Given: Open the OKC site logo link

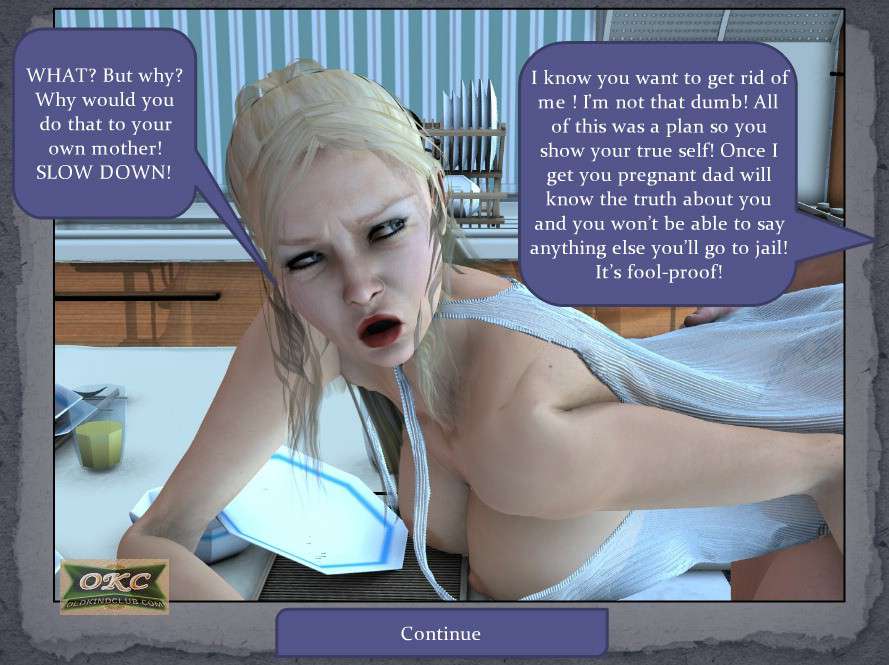Looking at the screenshot, I should (114, 585).
